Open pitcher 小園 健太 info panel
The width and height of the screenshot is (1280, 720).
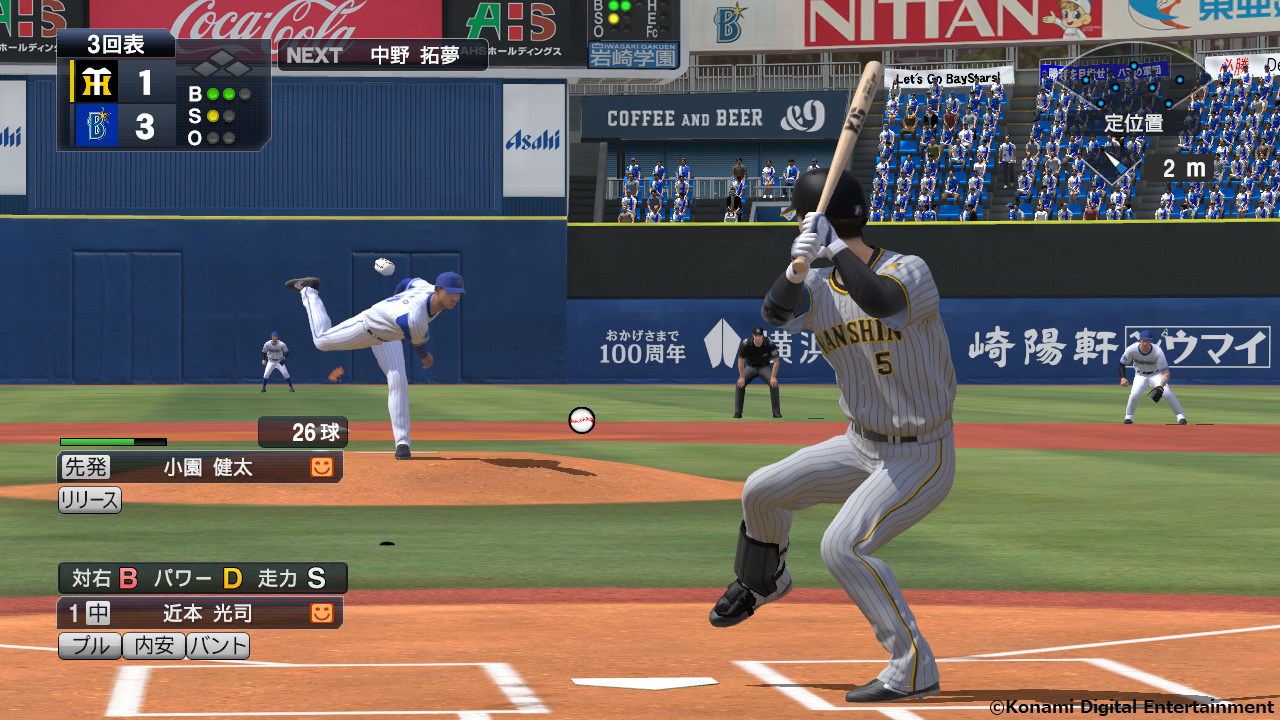[x=200, y=467]
